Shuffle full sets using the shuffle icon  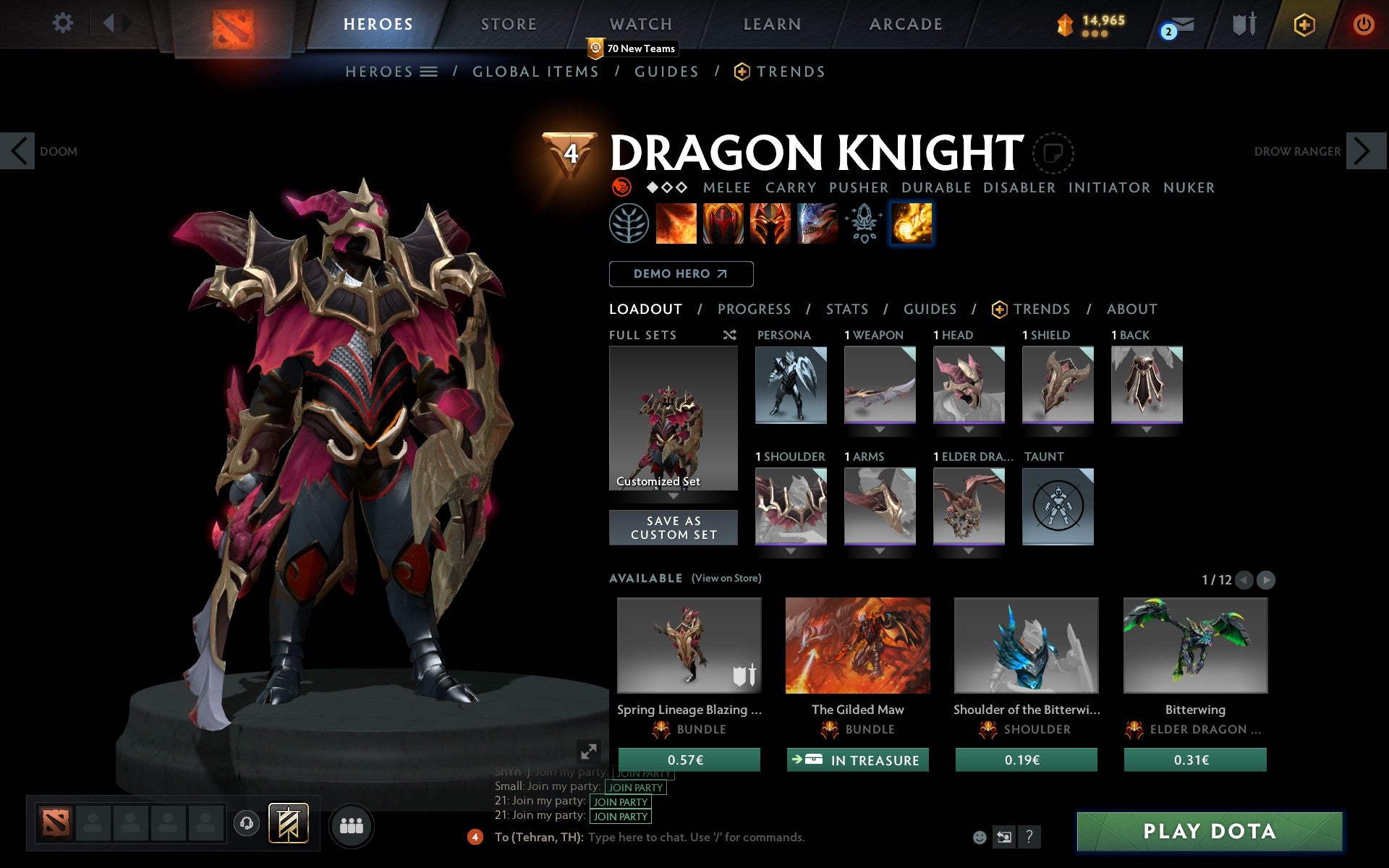729,335
